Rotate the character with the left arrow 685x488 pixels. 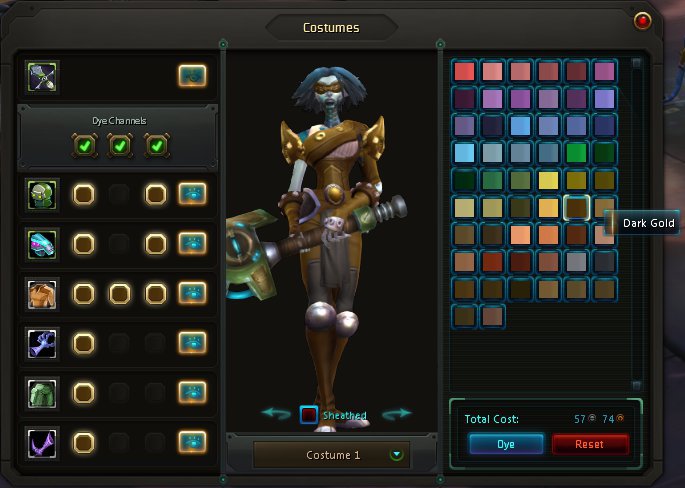click(276, 413)
